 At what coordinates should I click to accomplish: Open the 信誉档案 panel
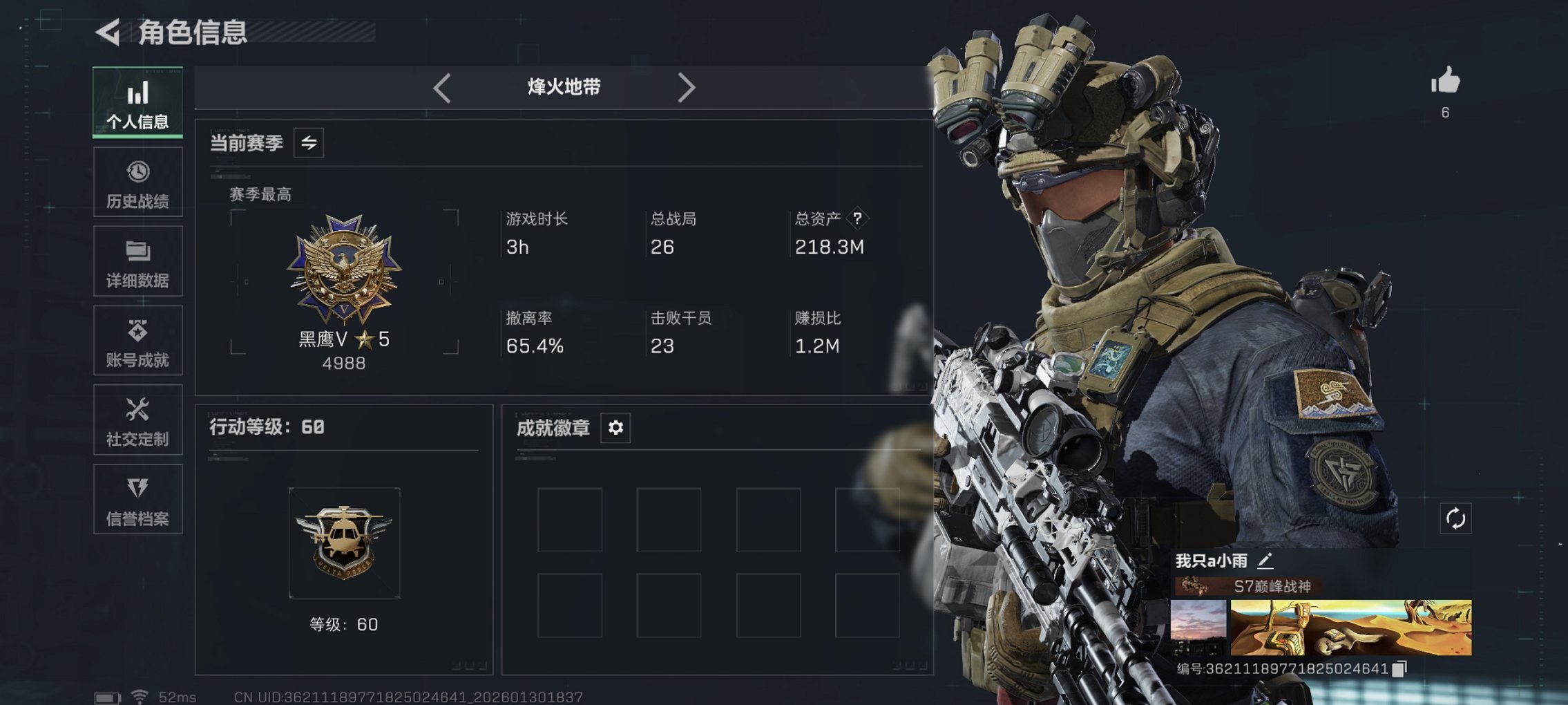[x=137, y=499]
